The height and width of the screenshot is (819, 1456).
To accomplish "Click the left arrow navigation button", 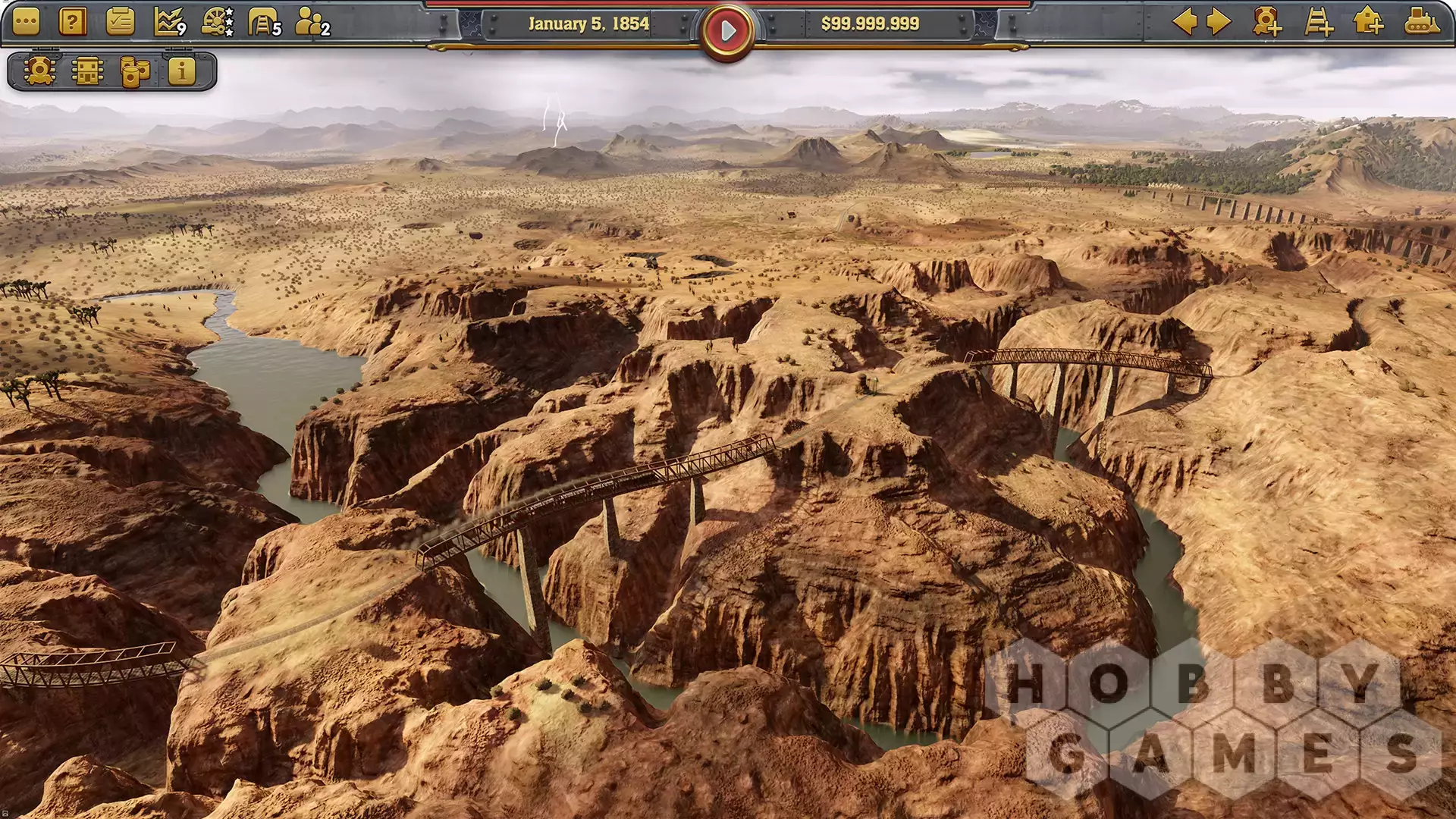I will pos(1185,22).
